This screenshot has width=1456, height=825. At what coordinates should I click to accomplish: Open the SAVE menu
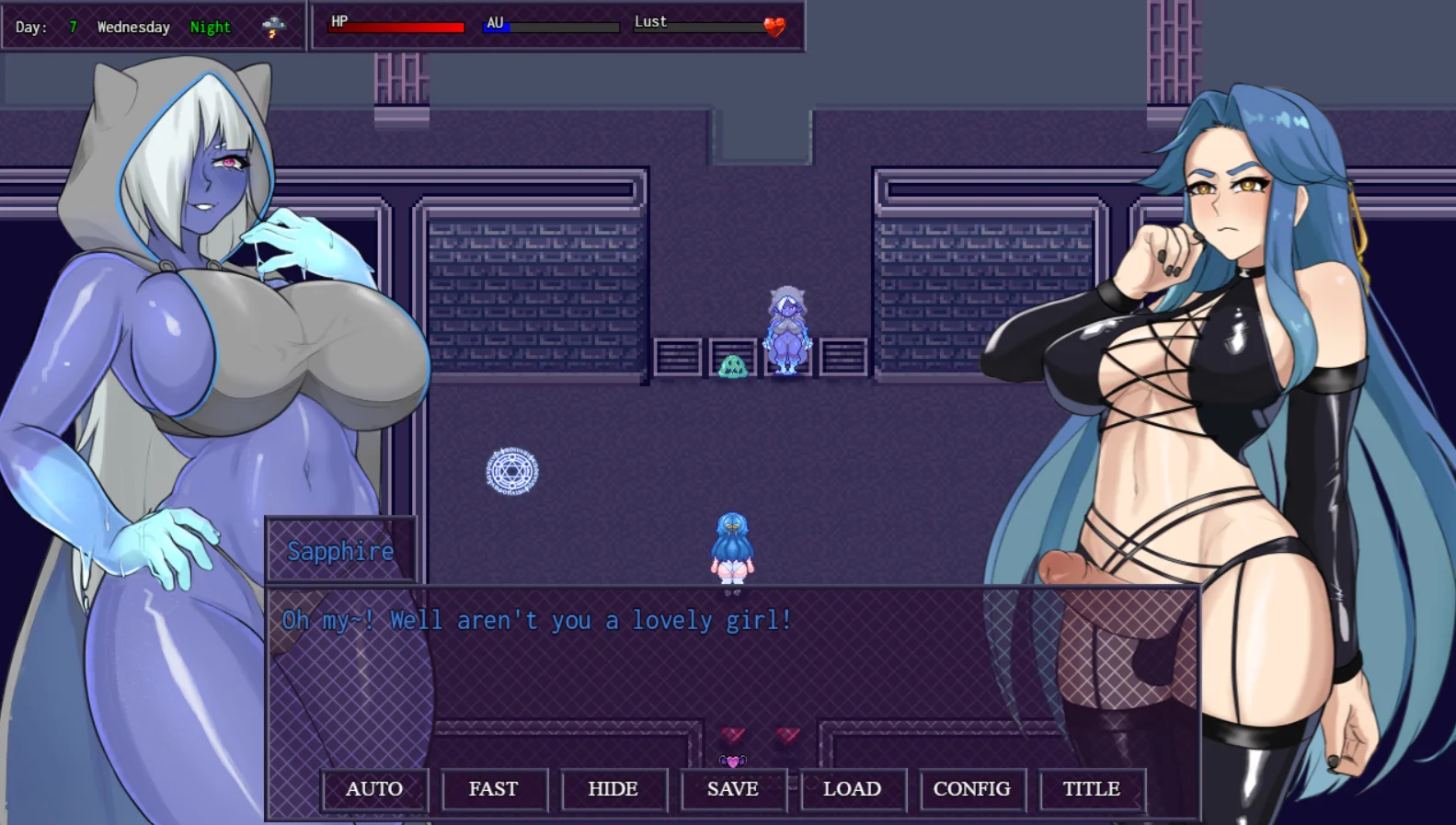coord(733,789)
